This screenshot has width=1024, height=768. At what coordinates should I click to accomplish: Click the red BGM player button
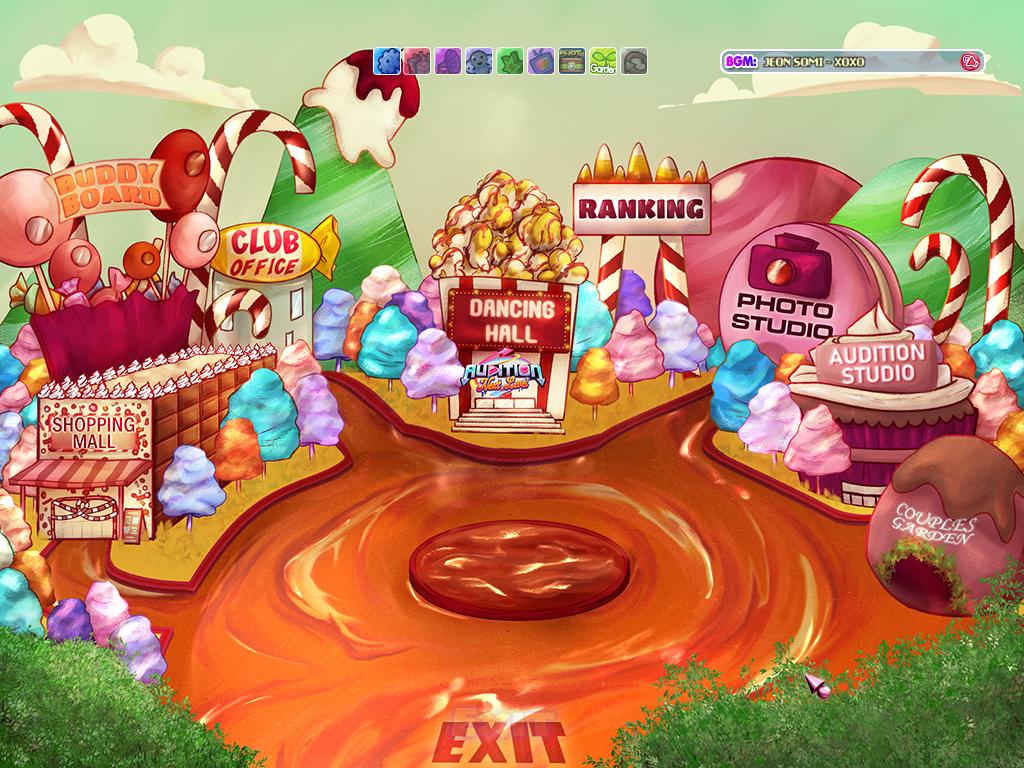point(968,62)
